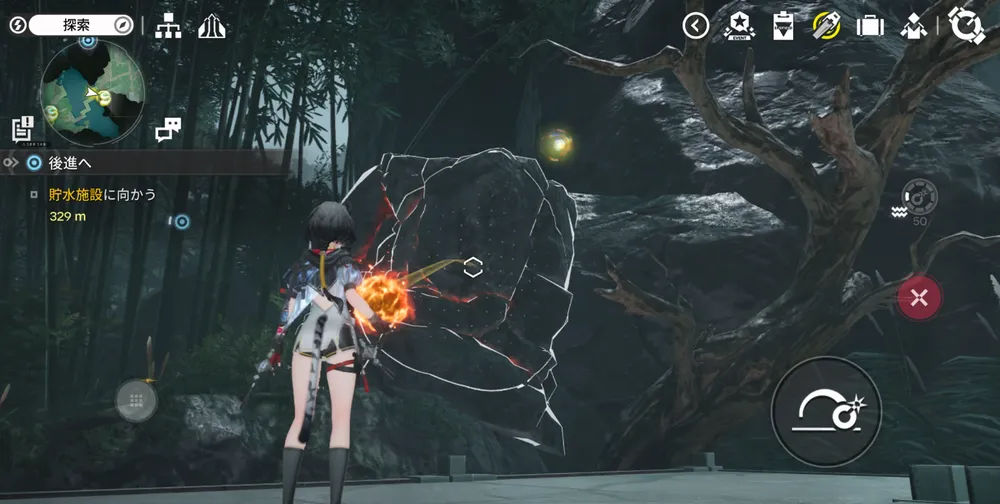Open the circular main menu icon at top right
The width and height of the screenshot is (1000, 504).
967,26
